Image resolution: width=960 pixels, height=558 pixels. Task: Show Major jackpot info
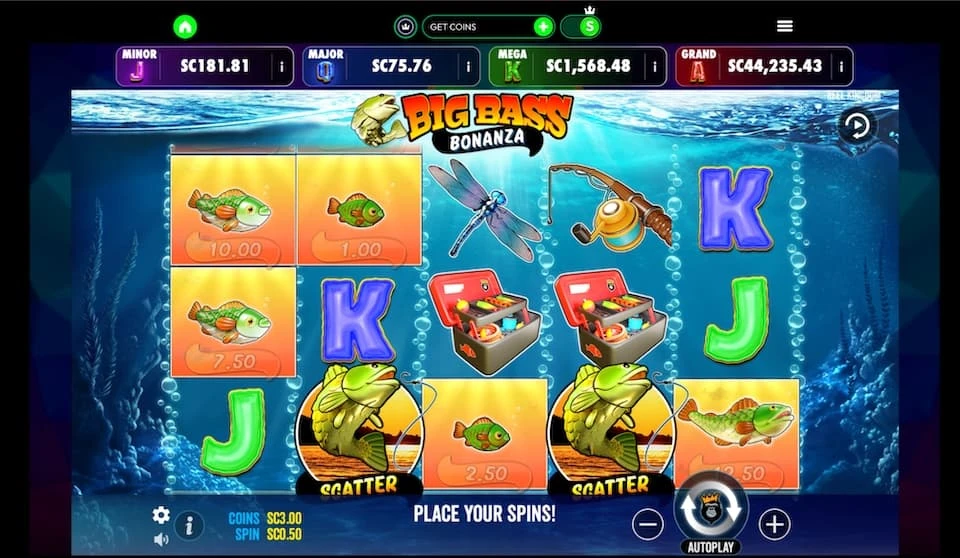pos(468,67)
